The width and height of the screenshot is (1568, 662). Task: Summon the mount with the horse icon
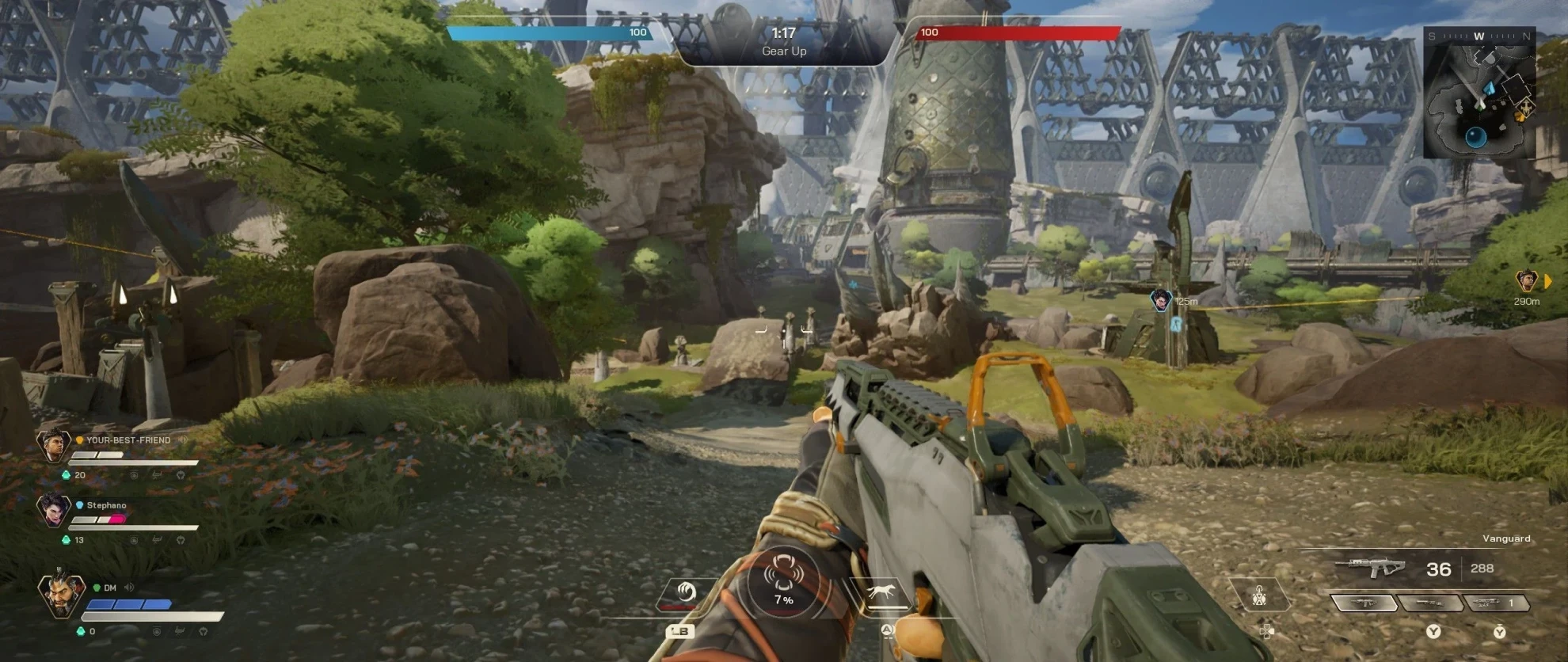(881, 592)
